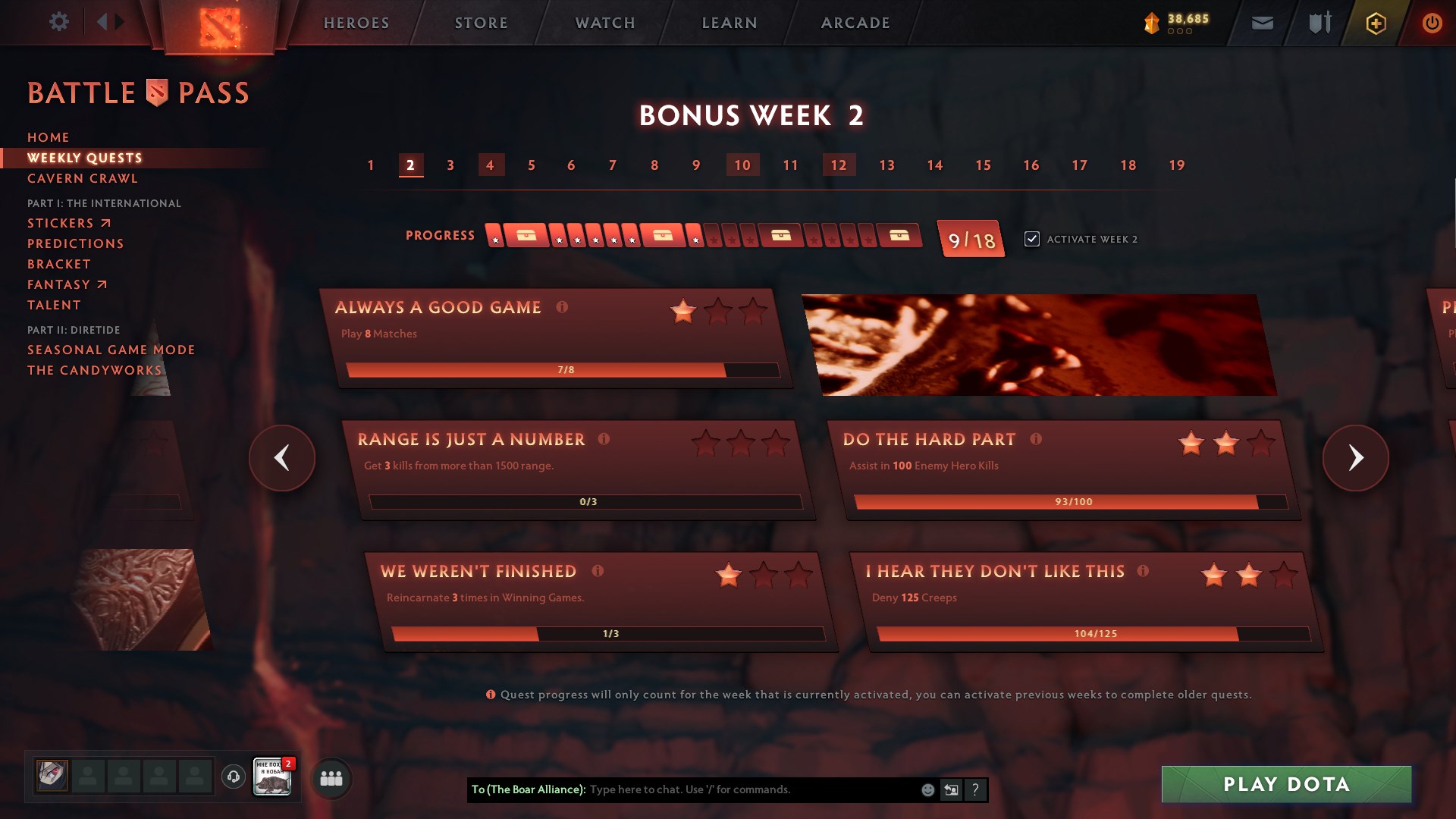Click the left arrow to view previous quests
1456x819 pixels.
point(281,458)
